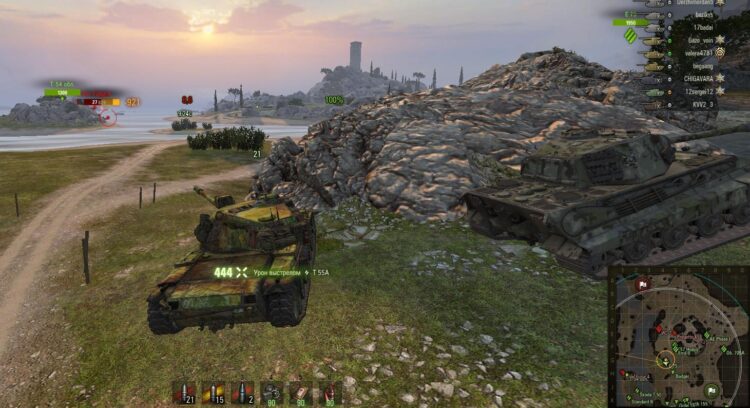Image resolution: width=750 pixels, height=408 pixels.
Task: Click the battle minimap
Action: (x=678, y=337)
